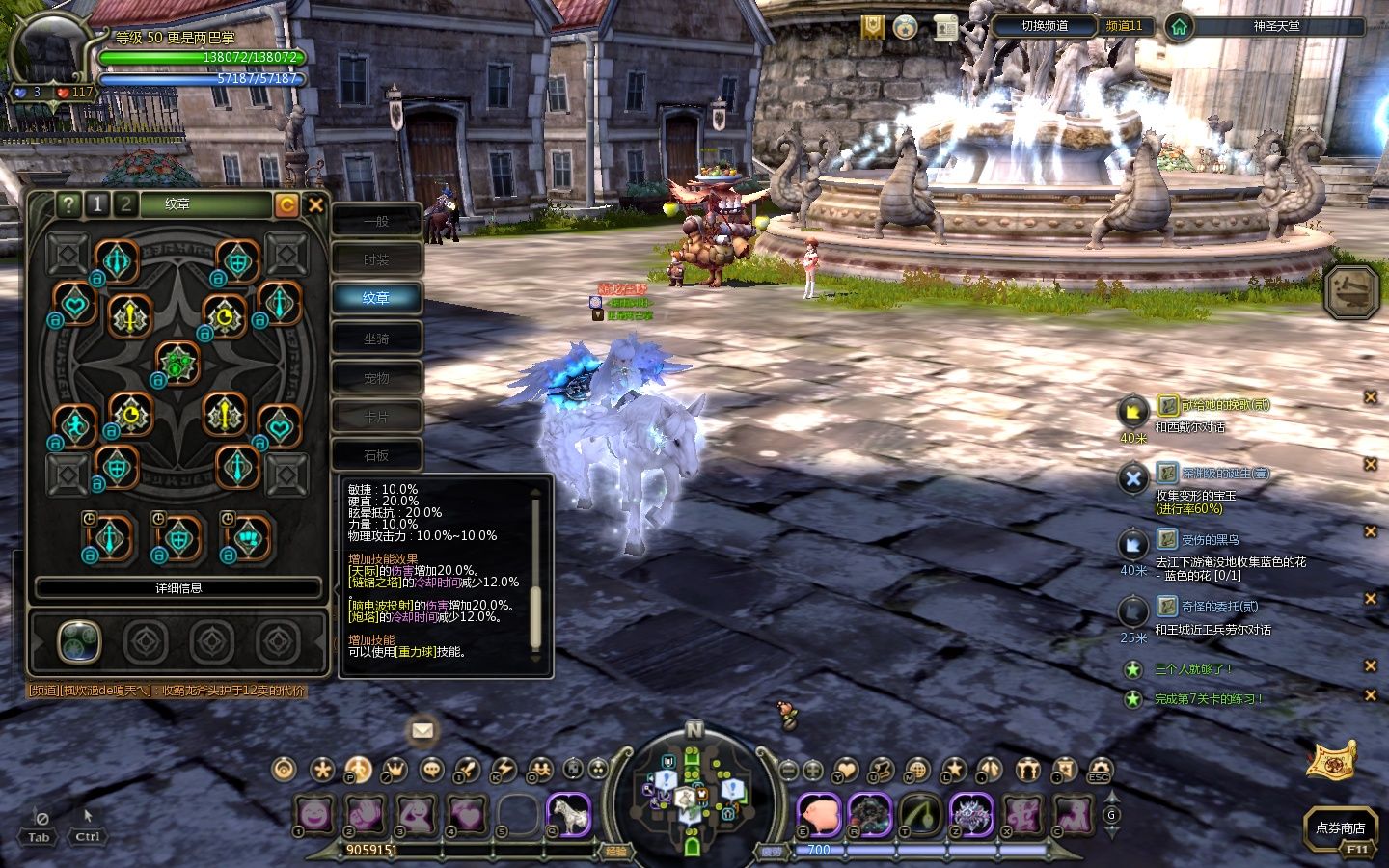This screenshot has height=868, width=1389.
Task: Click the 切换频道 switch channel button
Action: click(x=1045, y=26)
